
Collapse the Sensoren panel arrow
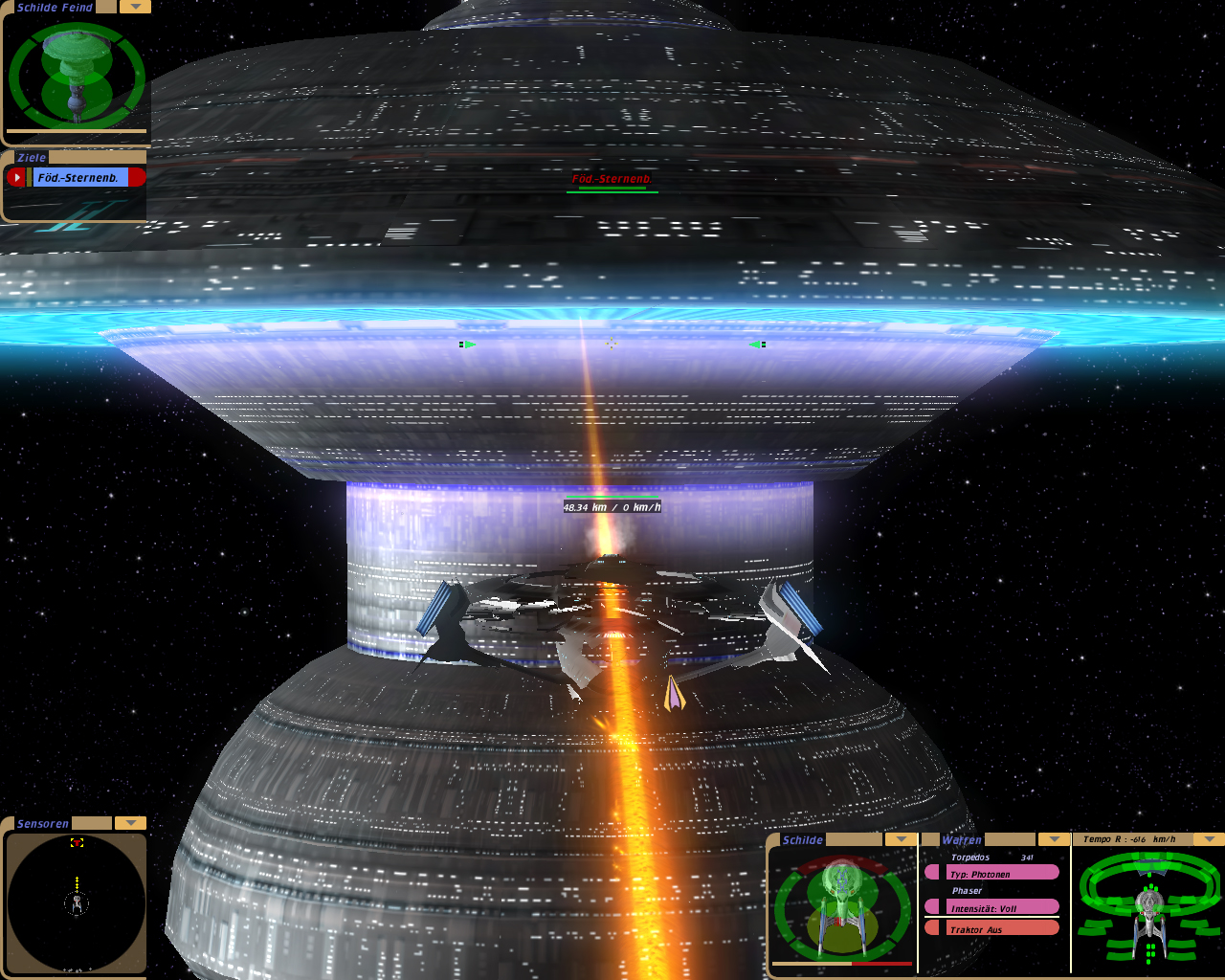tap(130, 823)
